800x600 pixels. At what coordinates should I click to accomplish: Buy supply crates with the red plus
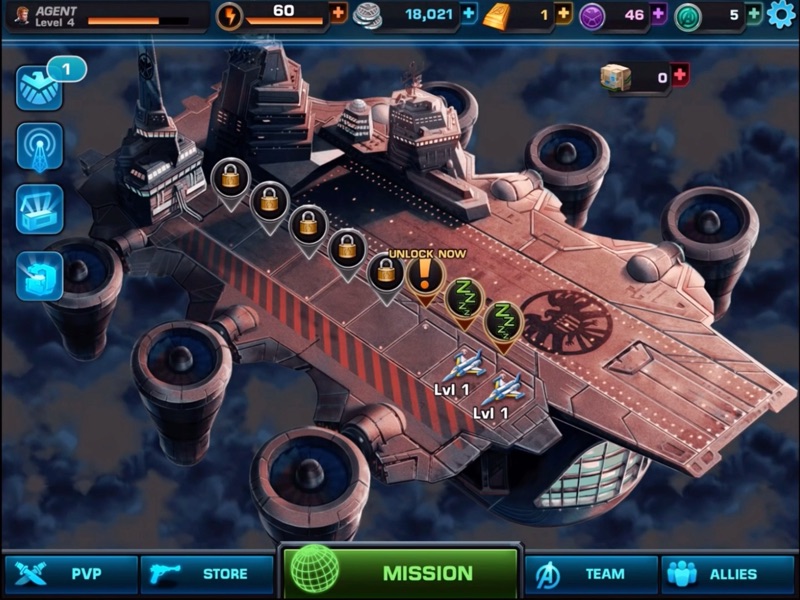click(680, 75)
